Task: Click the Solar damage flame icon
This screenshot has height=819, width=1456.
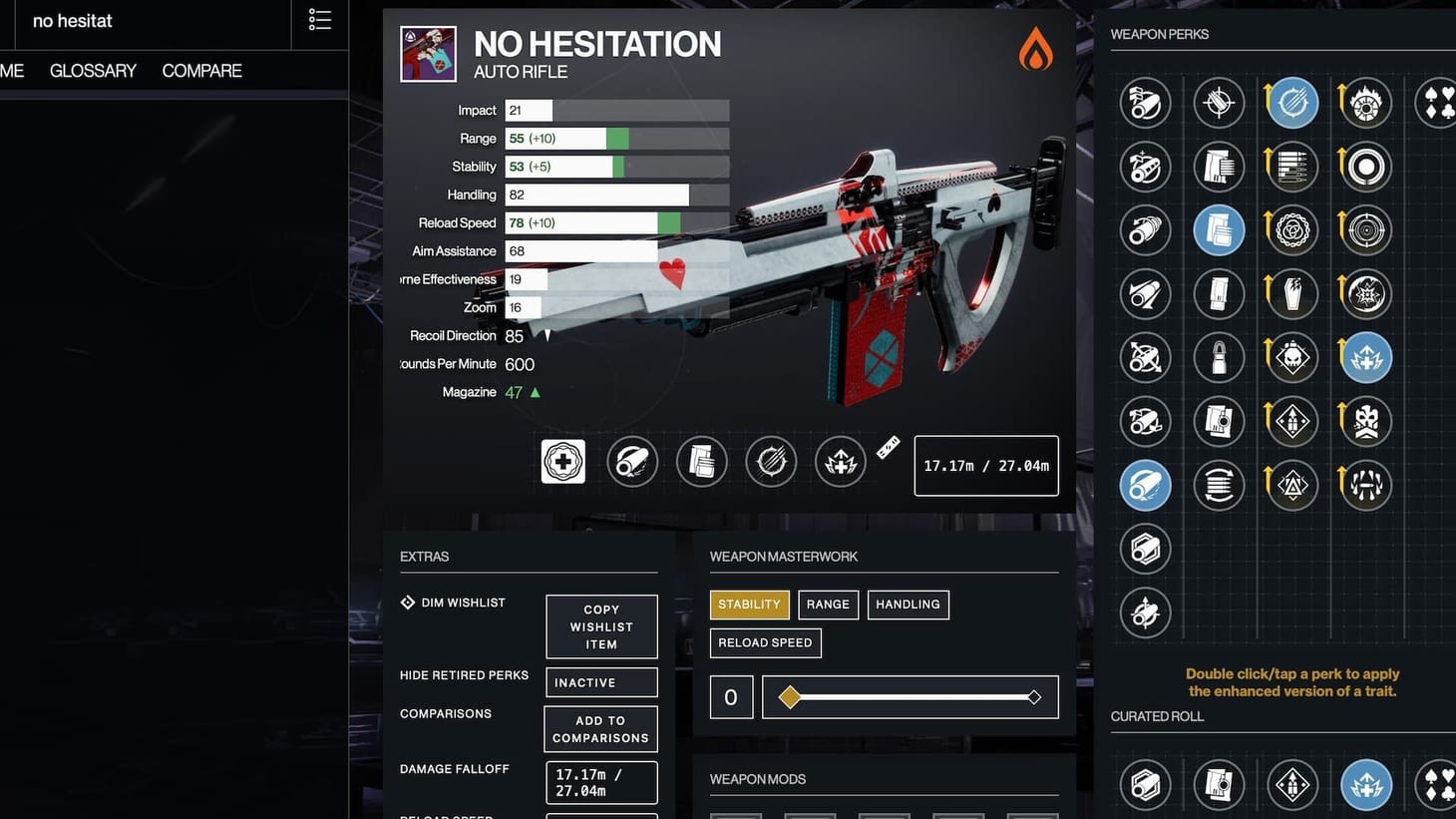Action: tap(1034, 50)
